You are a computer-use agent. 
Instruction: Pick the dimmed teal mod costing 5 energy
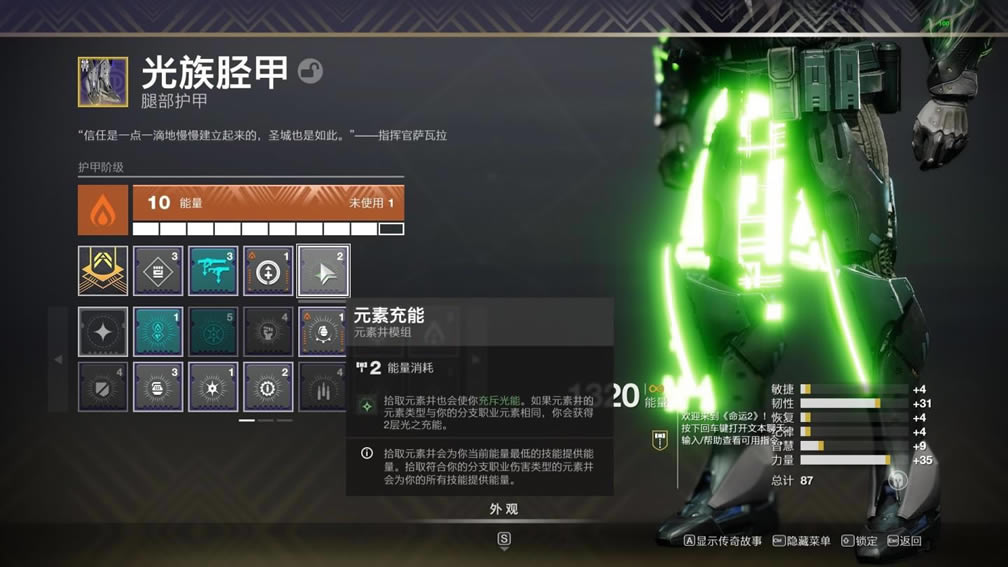click(x=213, y=331)
